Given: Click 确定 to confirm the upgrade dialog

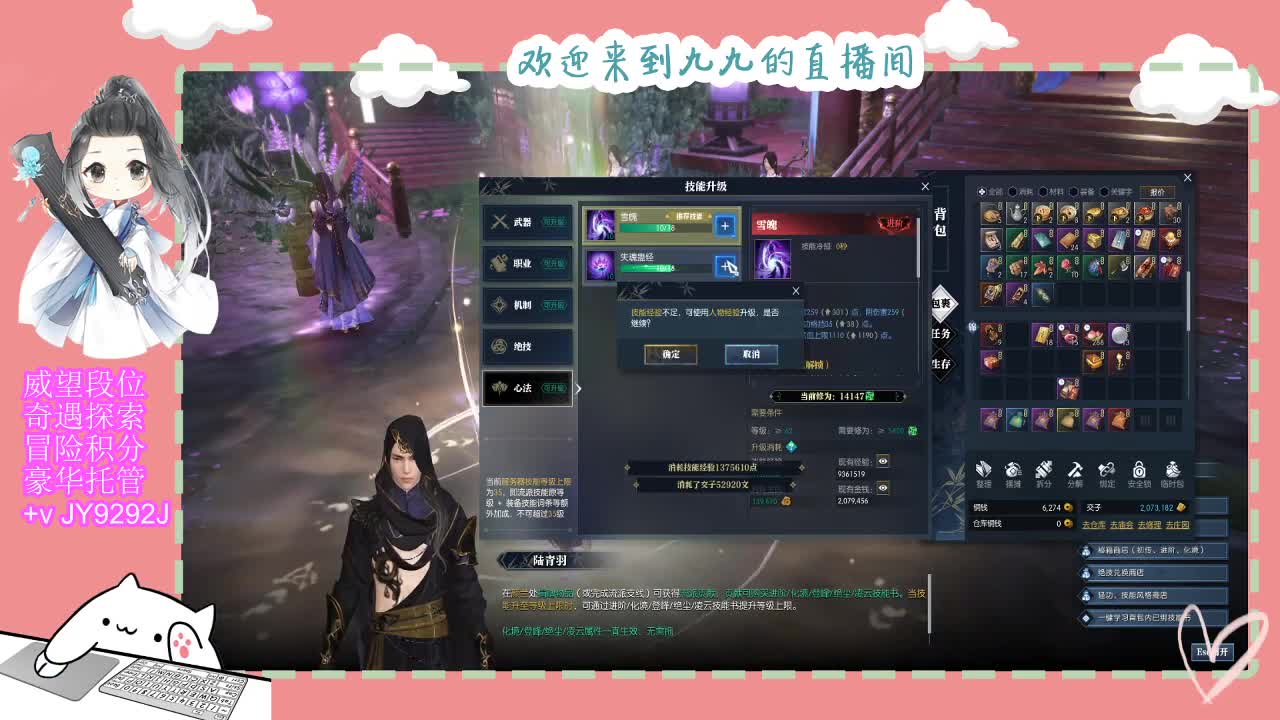Looking at the screenshot, I should (x=670, y=354).
